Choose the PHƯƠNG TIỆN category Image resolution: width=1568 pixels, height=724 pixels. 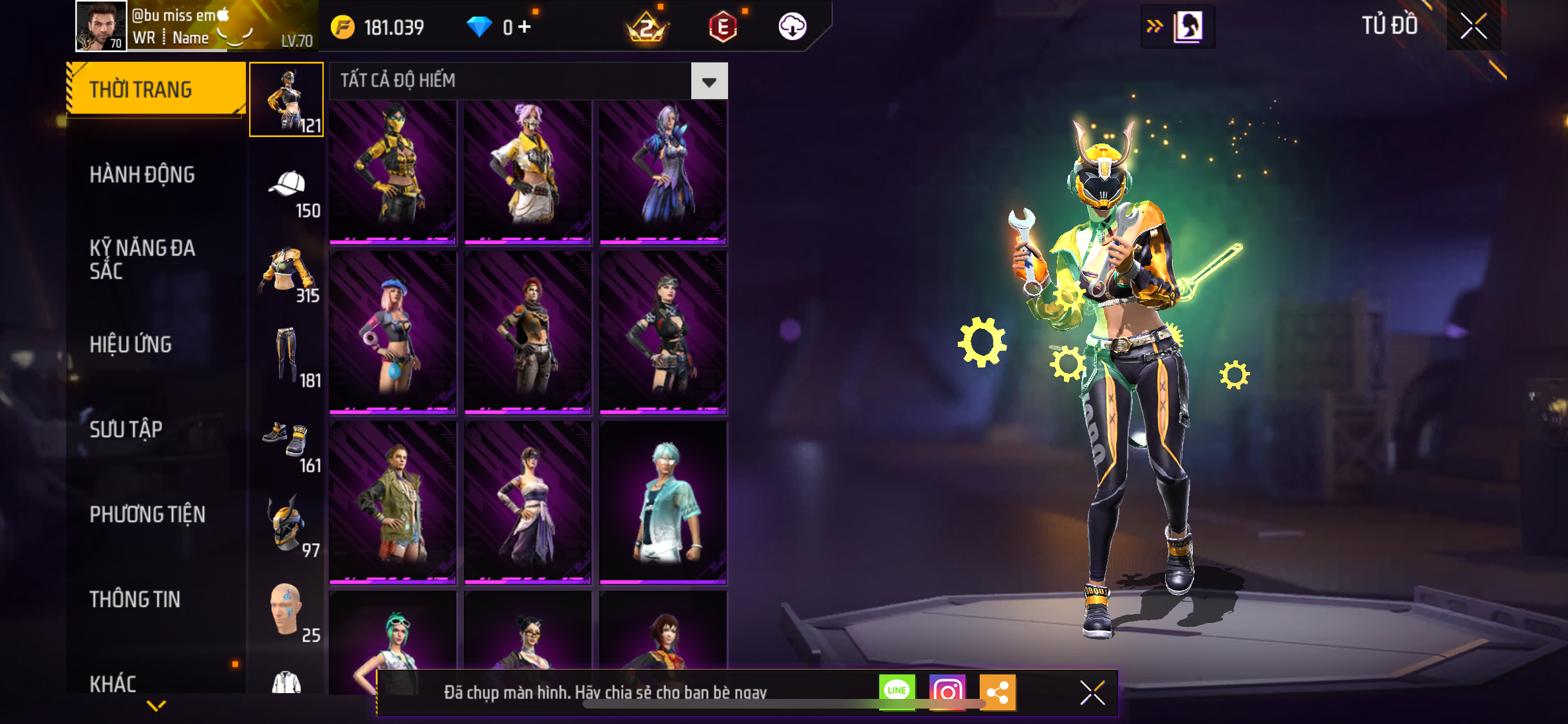pos(147,514)
